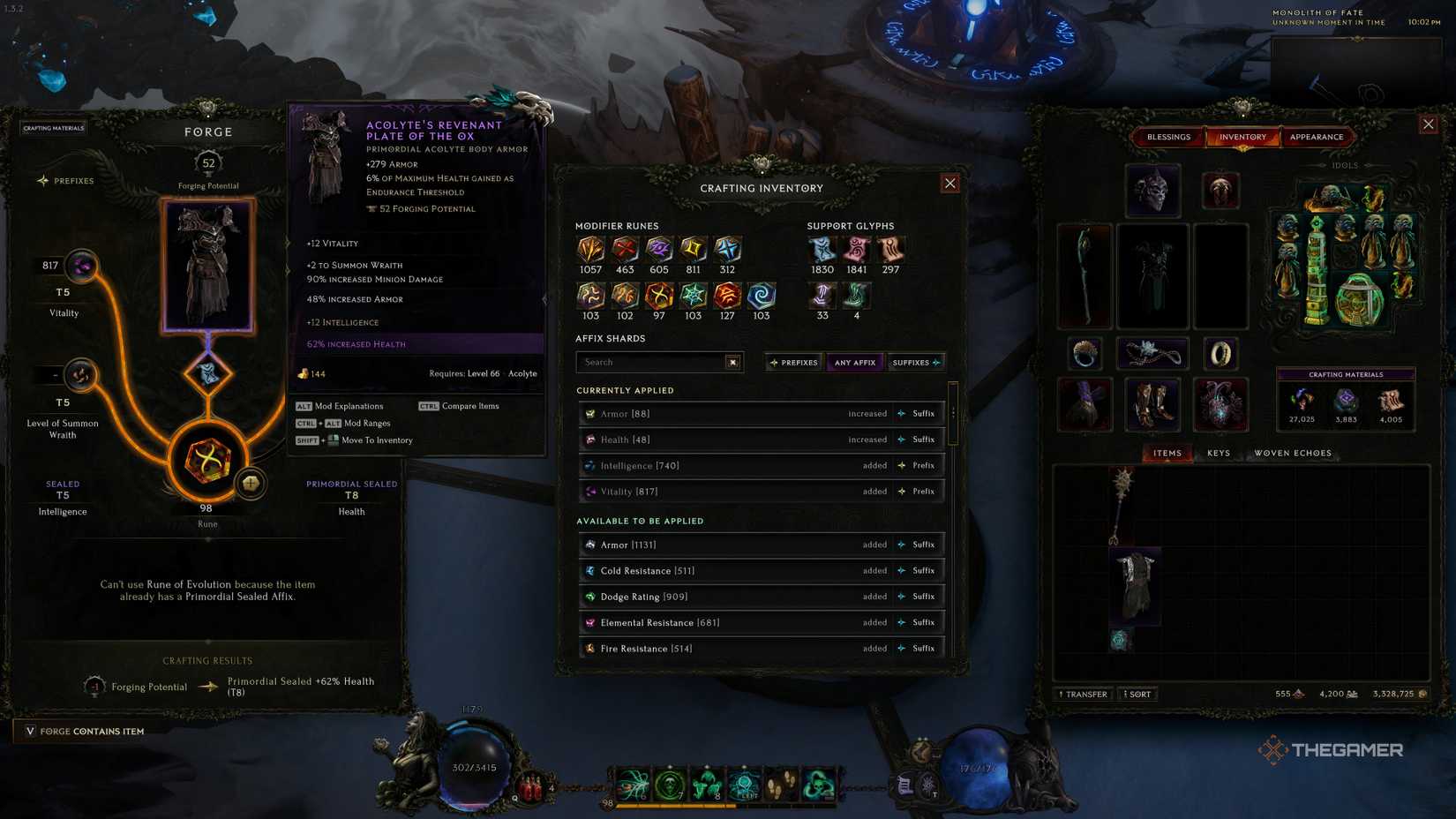
Task: Select the support glyph showing 1830
Action: click(x=821, y=250)
